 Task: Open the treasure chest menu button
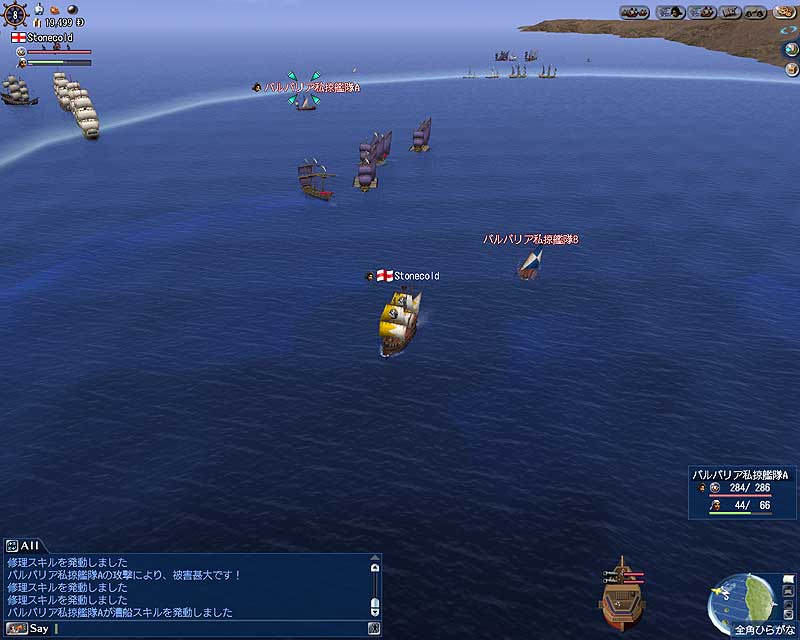pos(731,12)
